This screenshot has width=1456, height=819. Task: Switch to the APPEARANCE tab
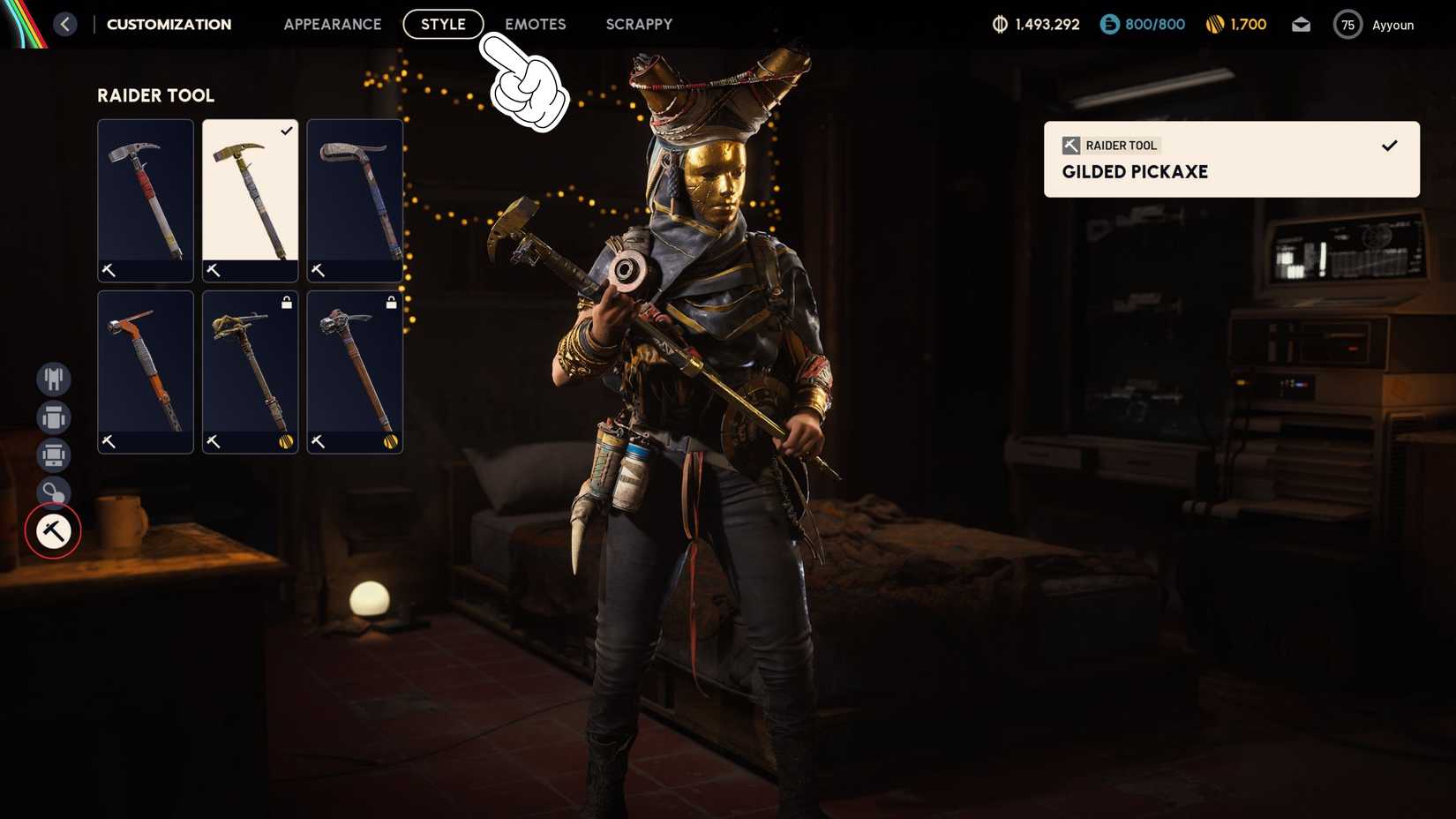pyautogui.click(x=332, y=24)
